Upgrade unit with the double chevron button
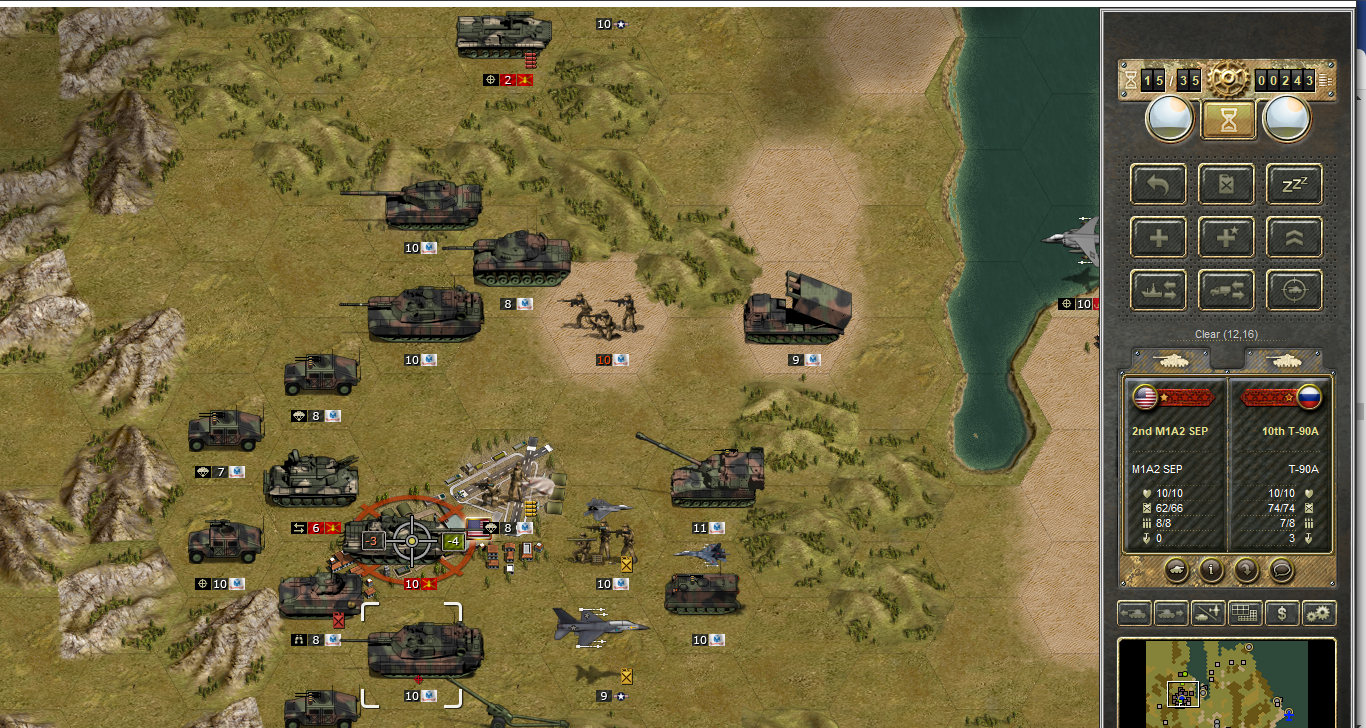The image size is (1366, 728). coord(1295,237)
